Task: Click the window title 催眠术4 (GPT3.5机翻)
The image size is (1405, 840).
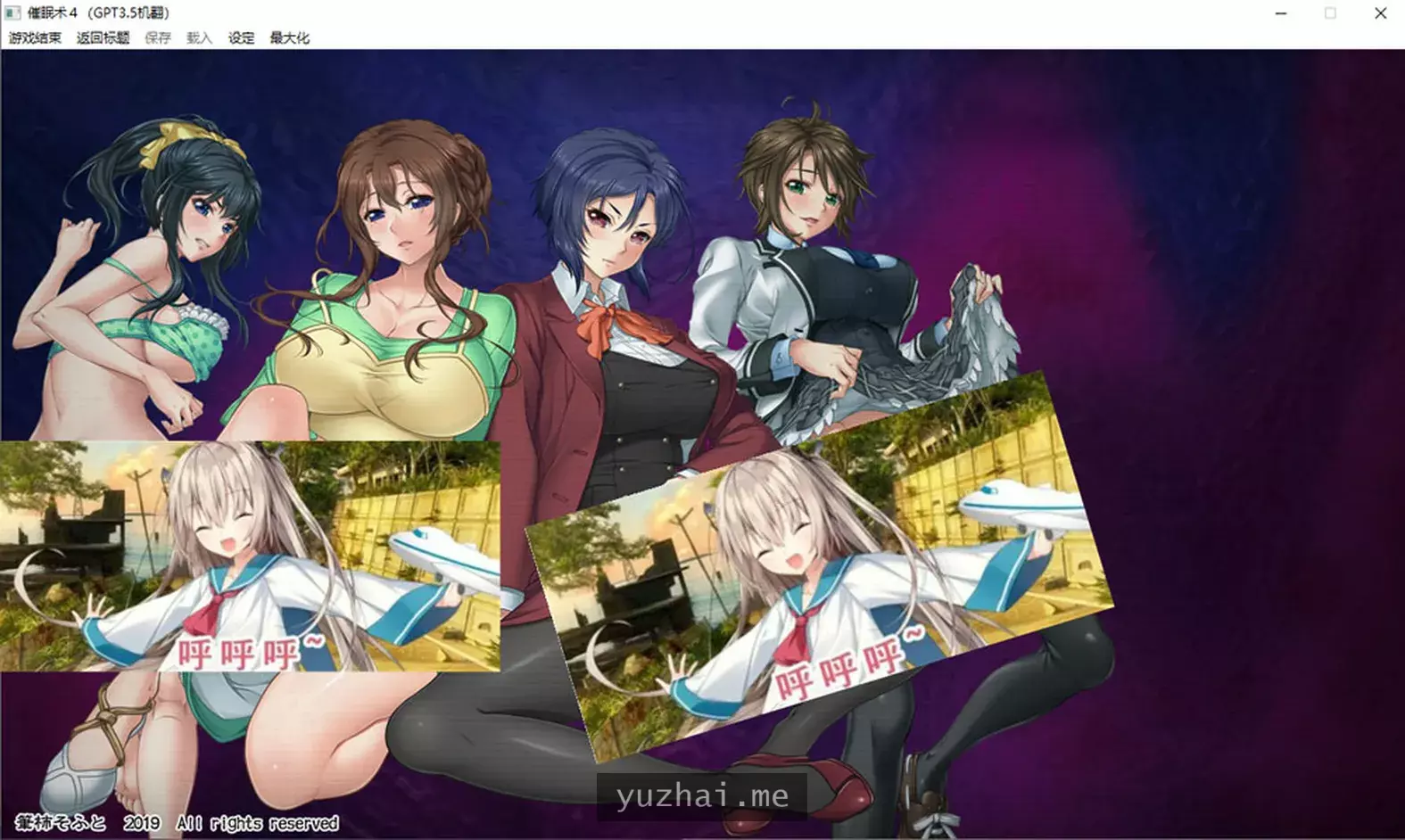Action: 98,12
